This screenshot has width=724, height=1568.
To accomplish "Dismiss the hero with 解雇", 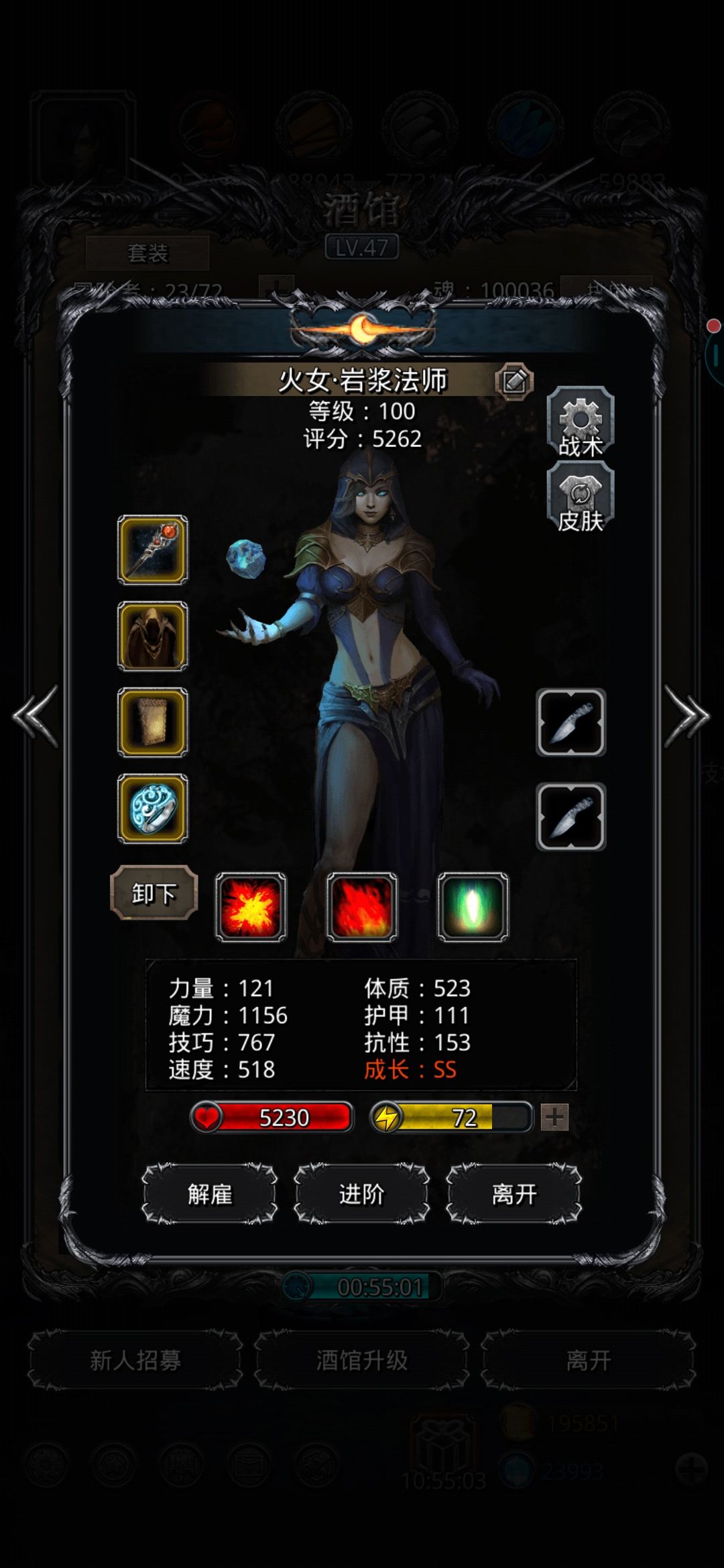I will (210, 1194).
